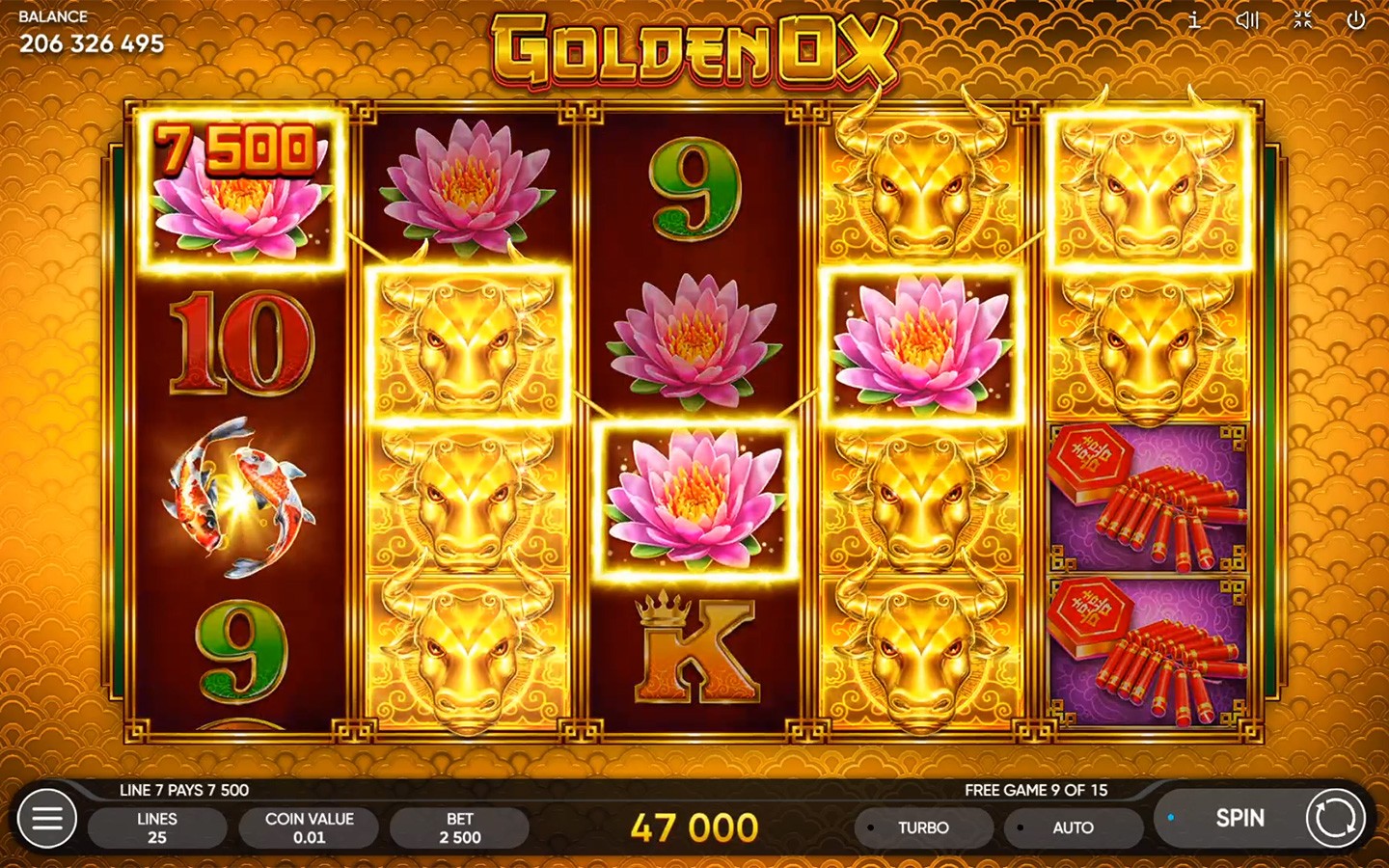Click the 47 000 win display
1389x868 pixels.
[x=693, y=826]
